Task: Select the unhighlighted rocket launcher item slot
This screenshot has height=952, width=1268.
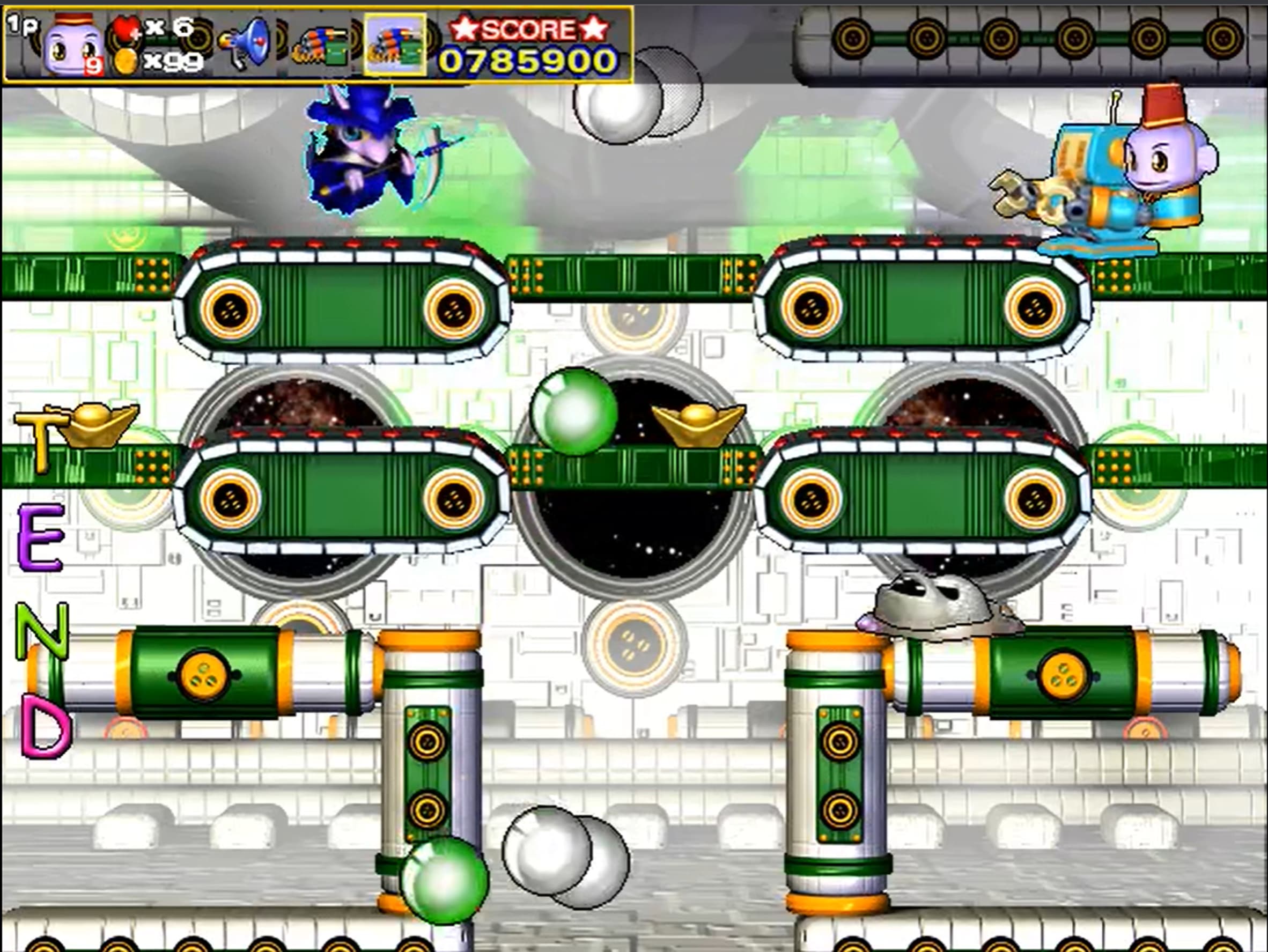Action: 322,45
